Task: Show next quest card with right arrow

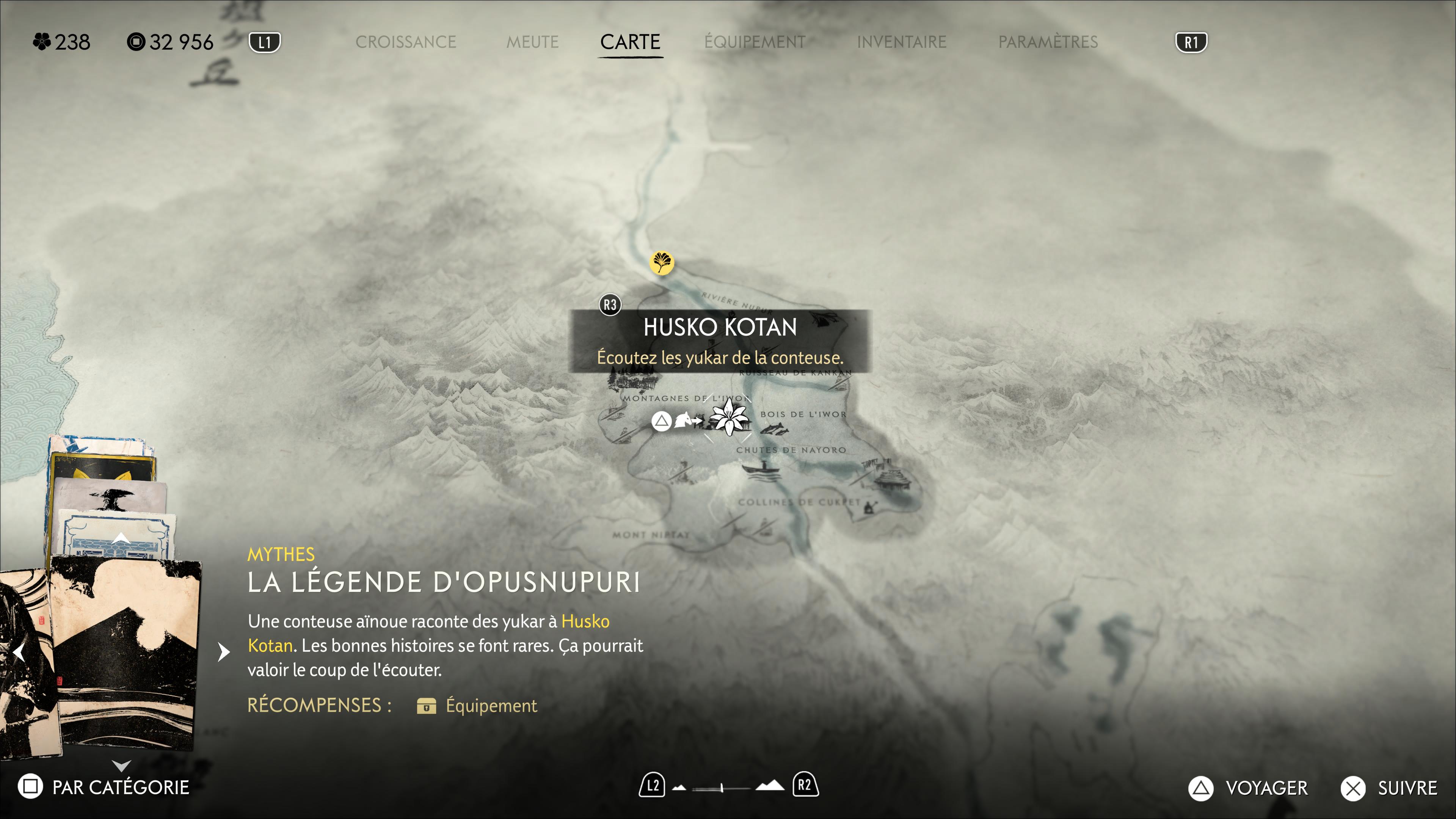Action: coord(224,652)
